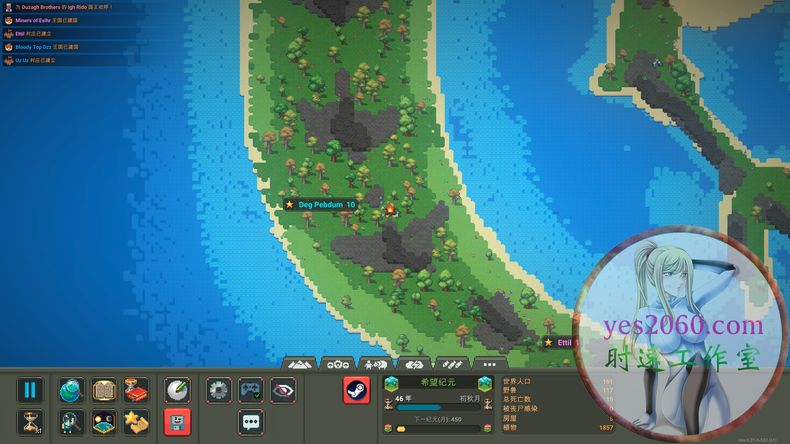Open the three dots more tab
790x444 pixels.
(x=487, y=364)
